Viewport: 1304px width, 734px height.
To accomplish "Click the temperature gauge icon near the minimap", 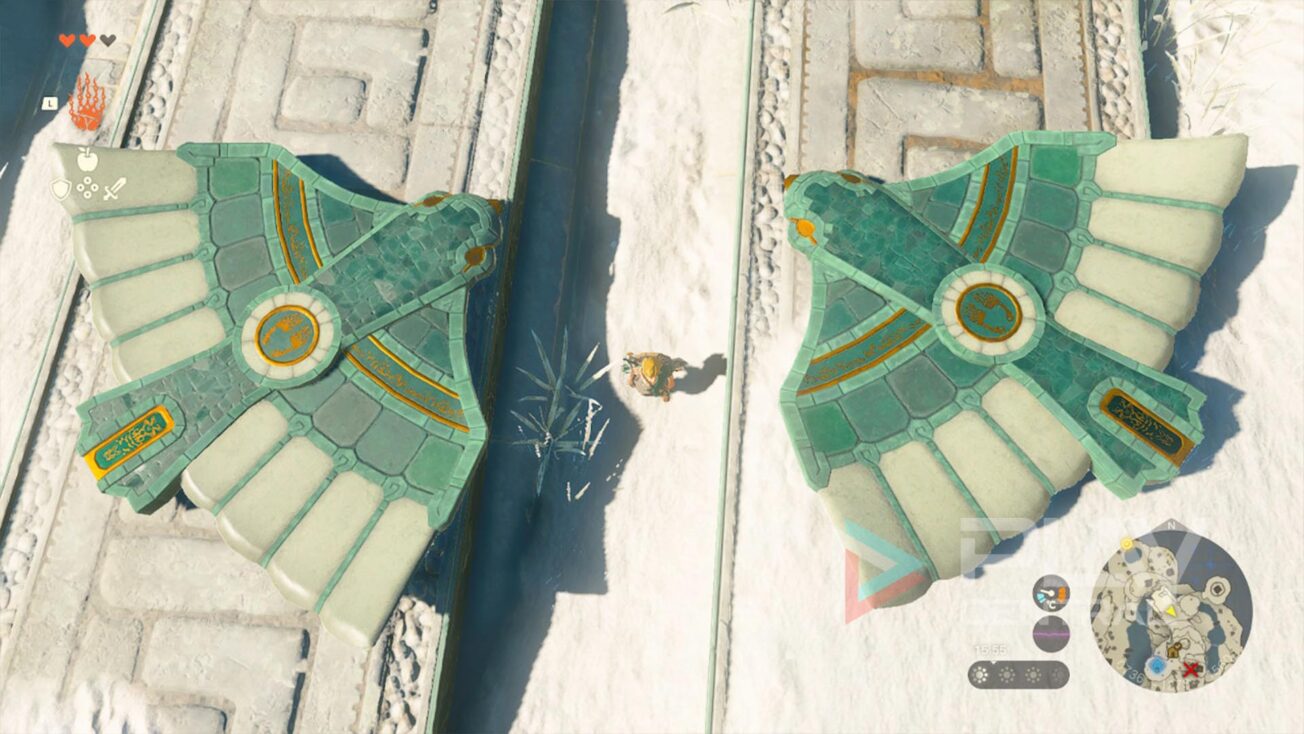I will pos(1051,593).
